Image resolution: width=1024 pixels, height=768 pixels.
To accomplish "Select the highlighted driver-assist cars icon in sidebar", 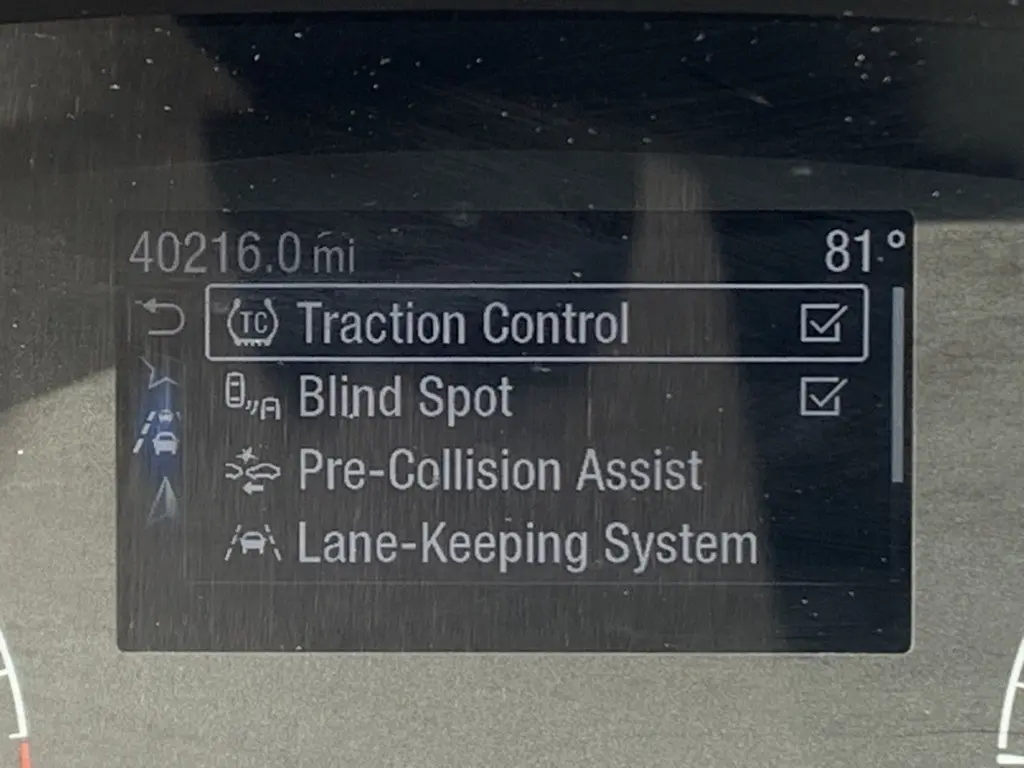I will tap(162, 432).
